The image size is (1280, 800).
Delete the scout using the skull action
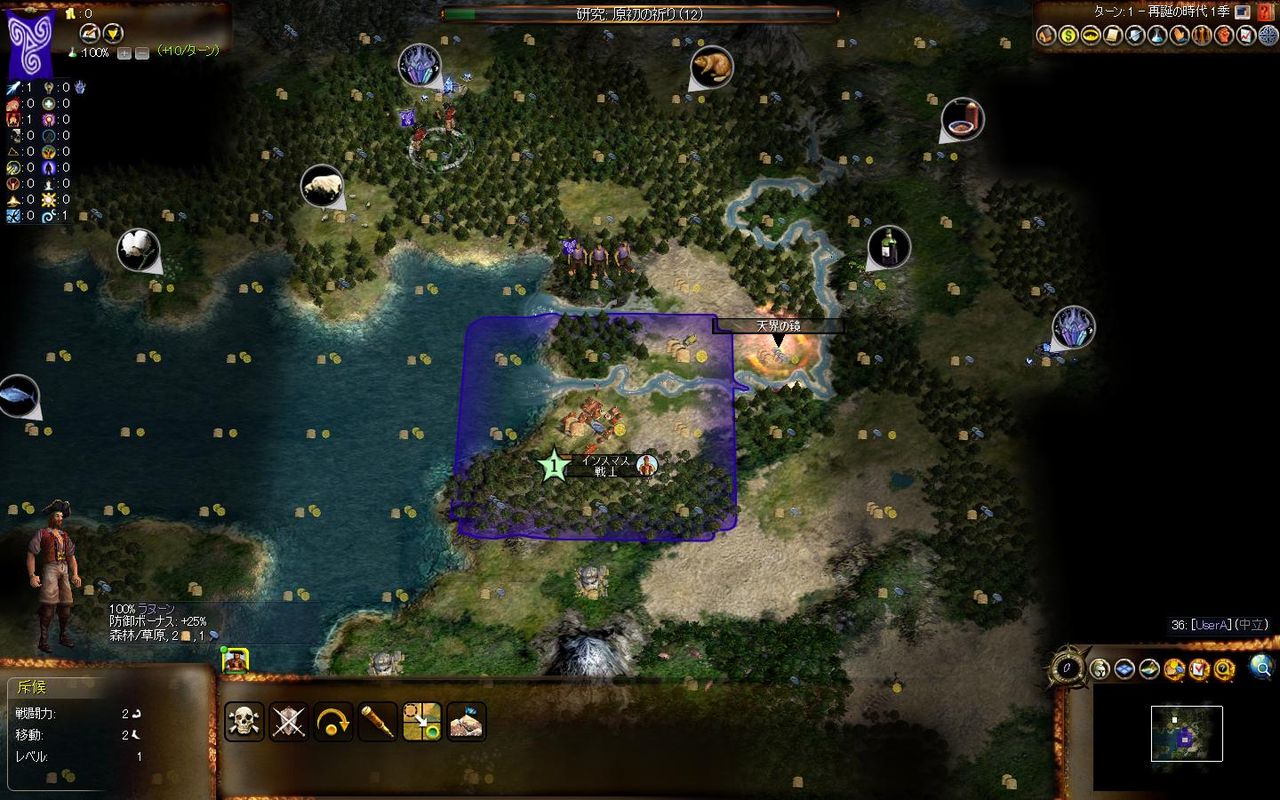pos(242,718)
